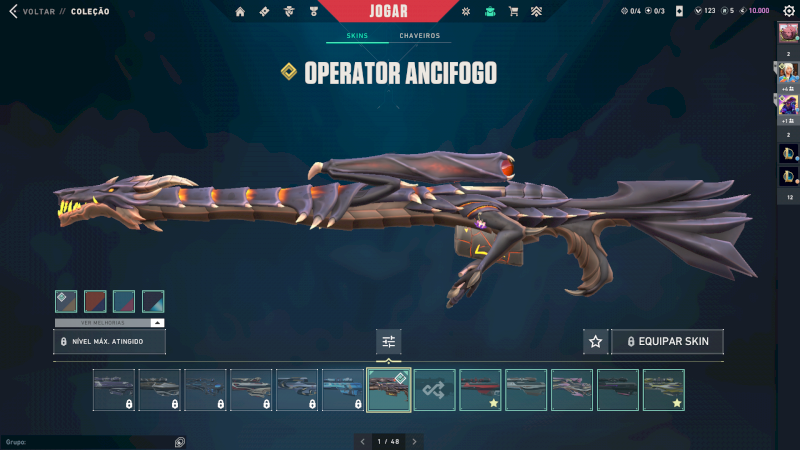Expand the Ver Melhorias upgrades bar
Viewport: 800px width, 450px height.
click(x=110, y=323)
